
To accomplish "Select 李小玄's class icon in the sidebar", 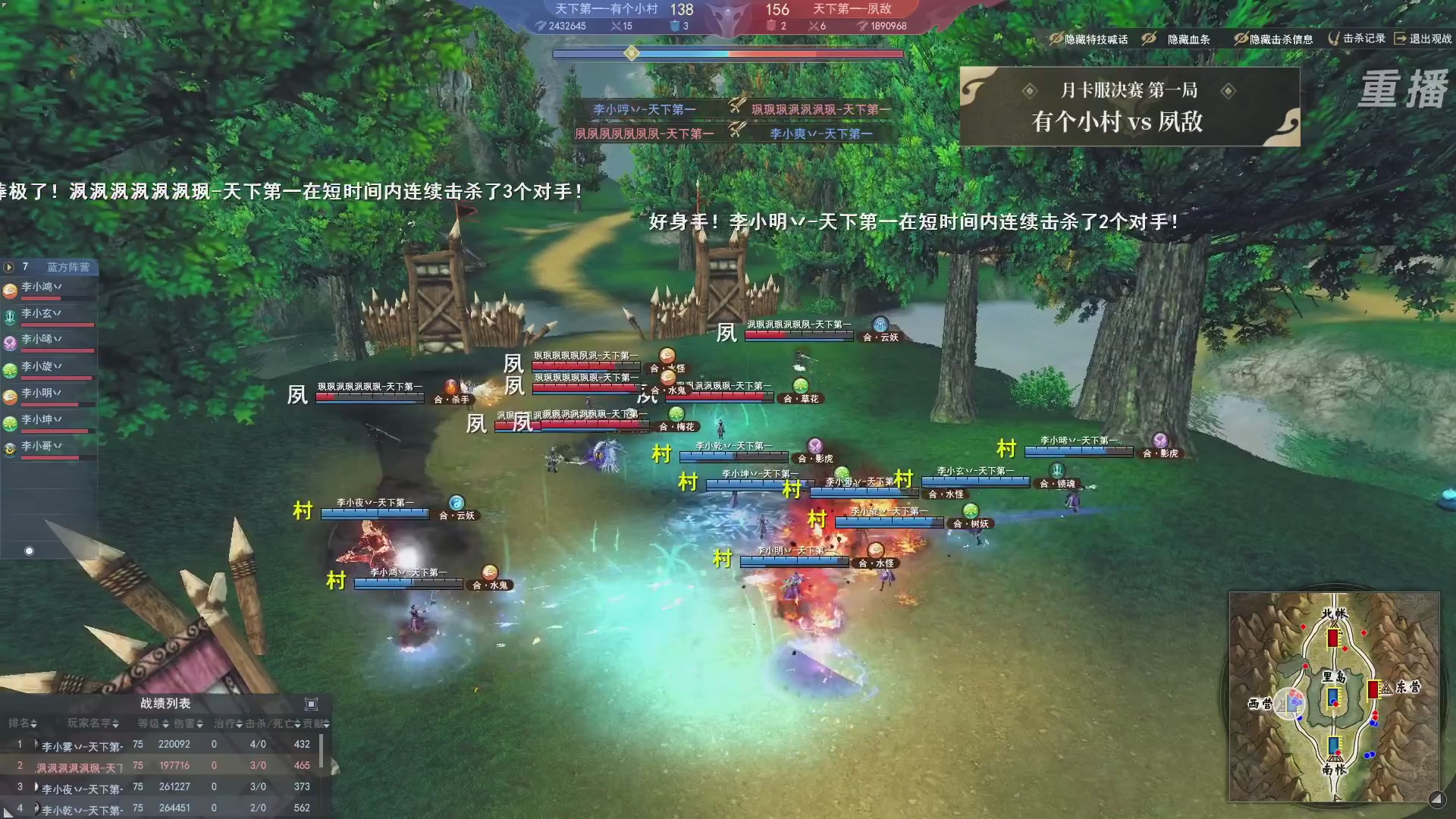I will (10, 315).
